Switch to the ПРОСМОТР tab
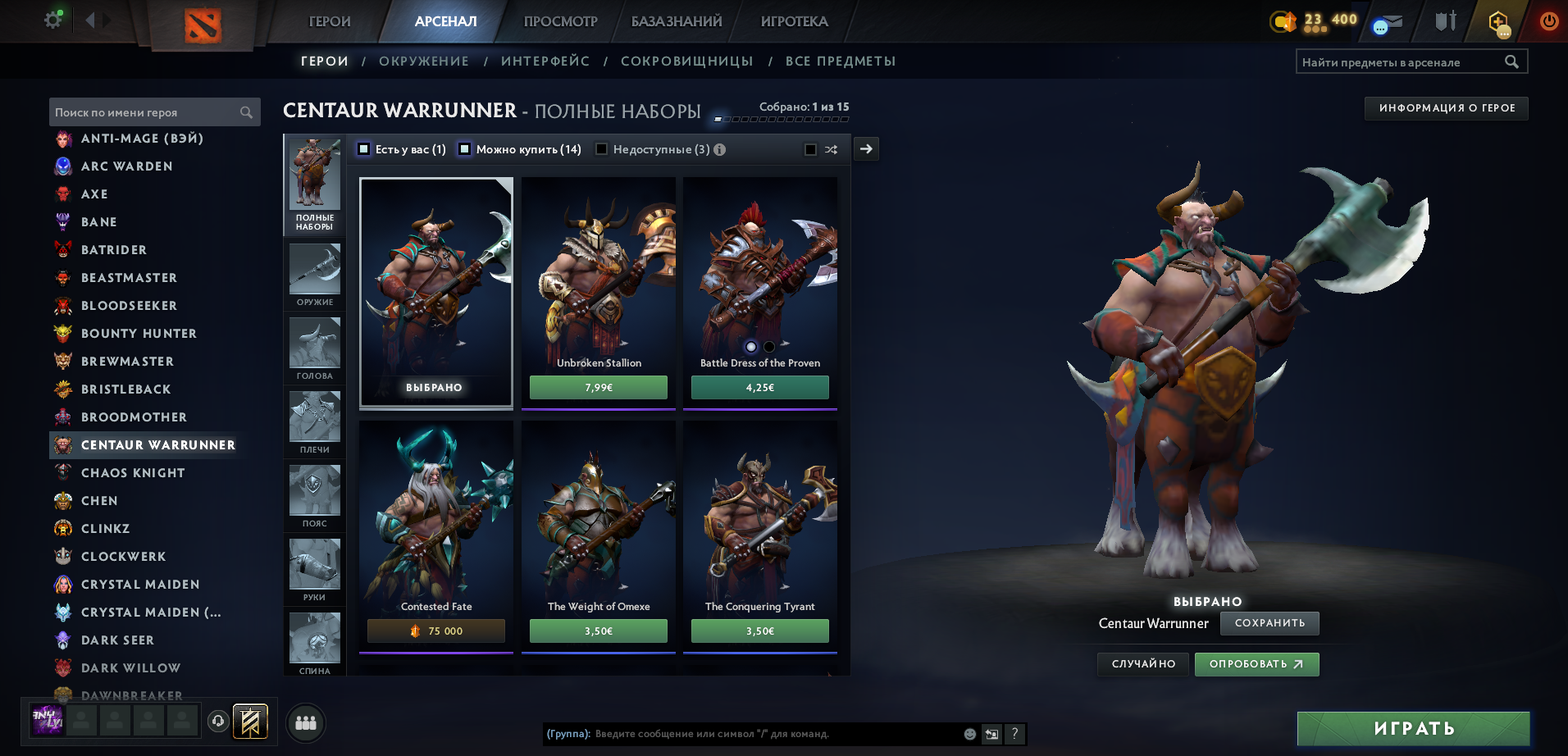This screenshot has height=756, width=1568. (560, 22)
